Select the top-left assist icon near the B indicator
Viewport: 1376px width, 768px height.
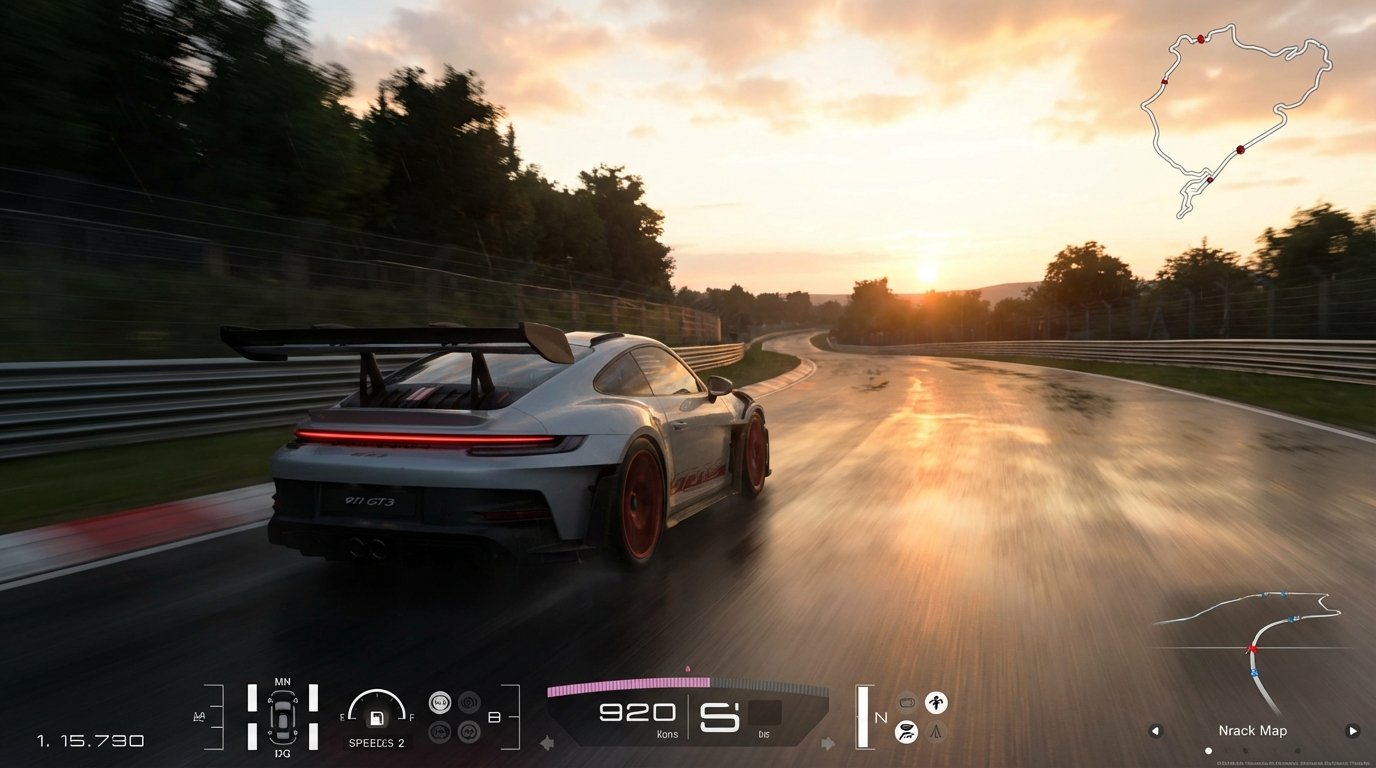(440, 702)
